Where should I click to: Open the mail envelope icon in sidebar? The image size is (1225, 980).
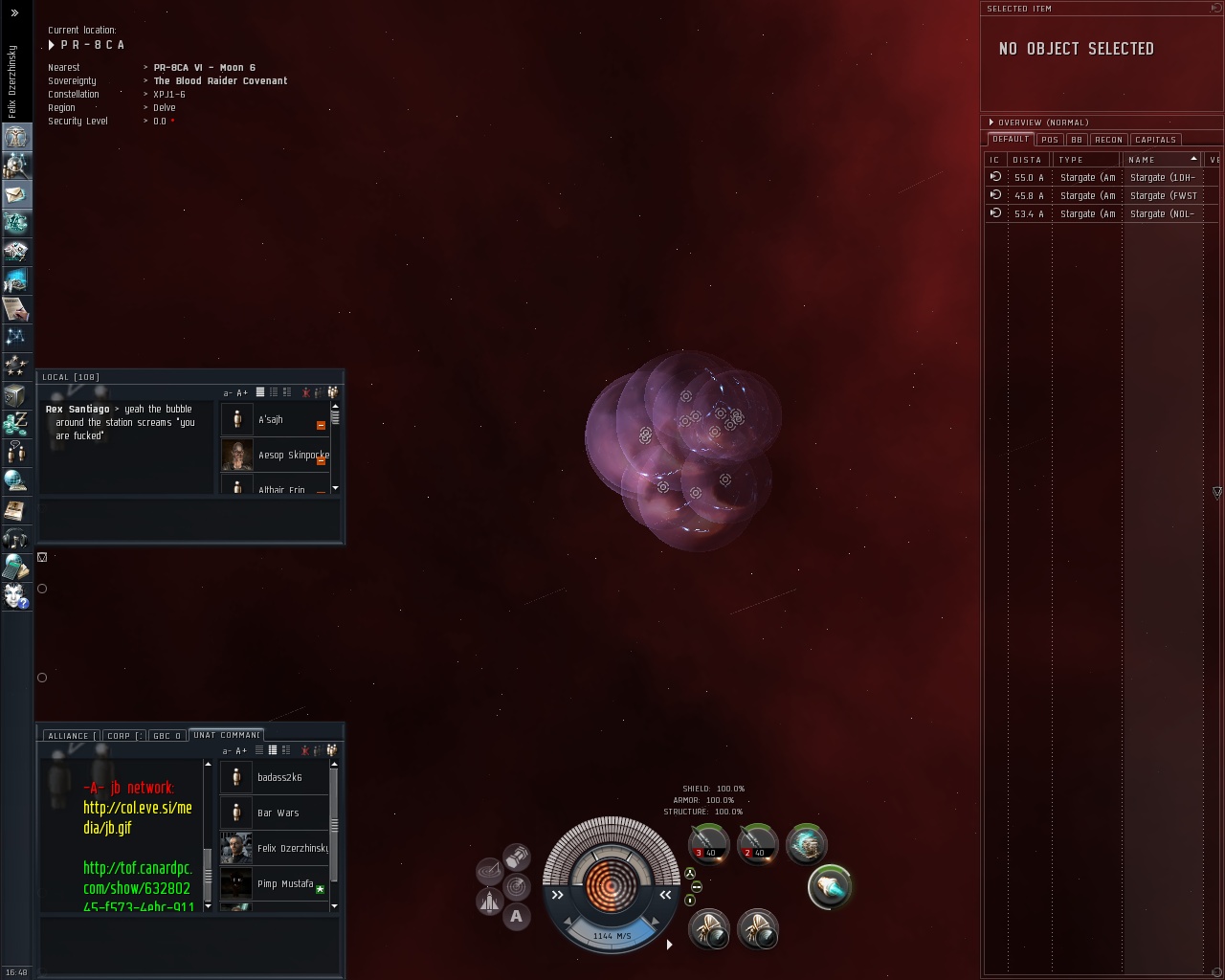16,194
